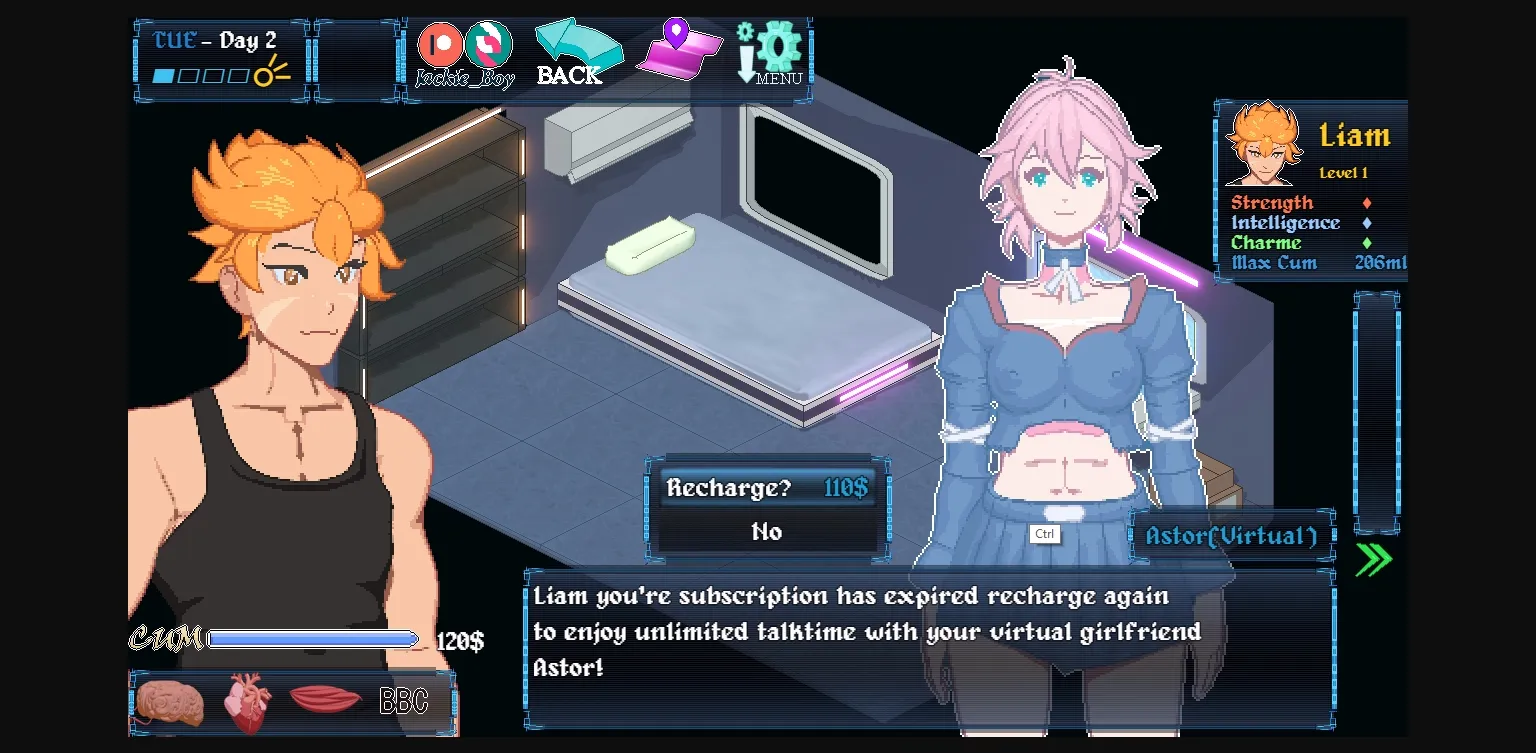
Task: Accept the Recharge for 110$
Action: point(767,488)
